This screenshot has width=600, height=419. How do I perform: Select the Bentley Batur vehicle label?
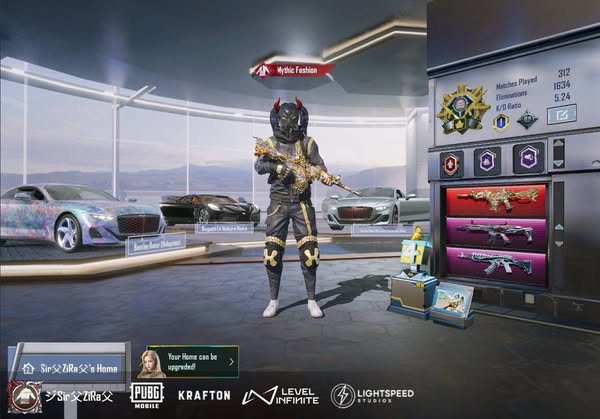click(x=155, y=244)
